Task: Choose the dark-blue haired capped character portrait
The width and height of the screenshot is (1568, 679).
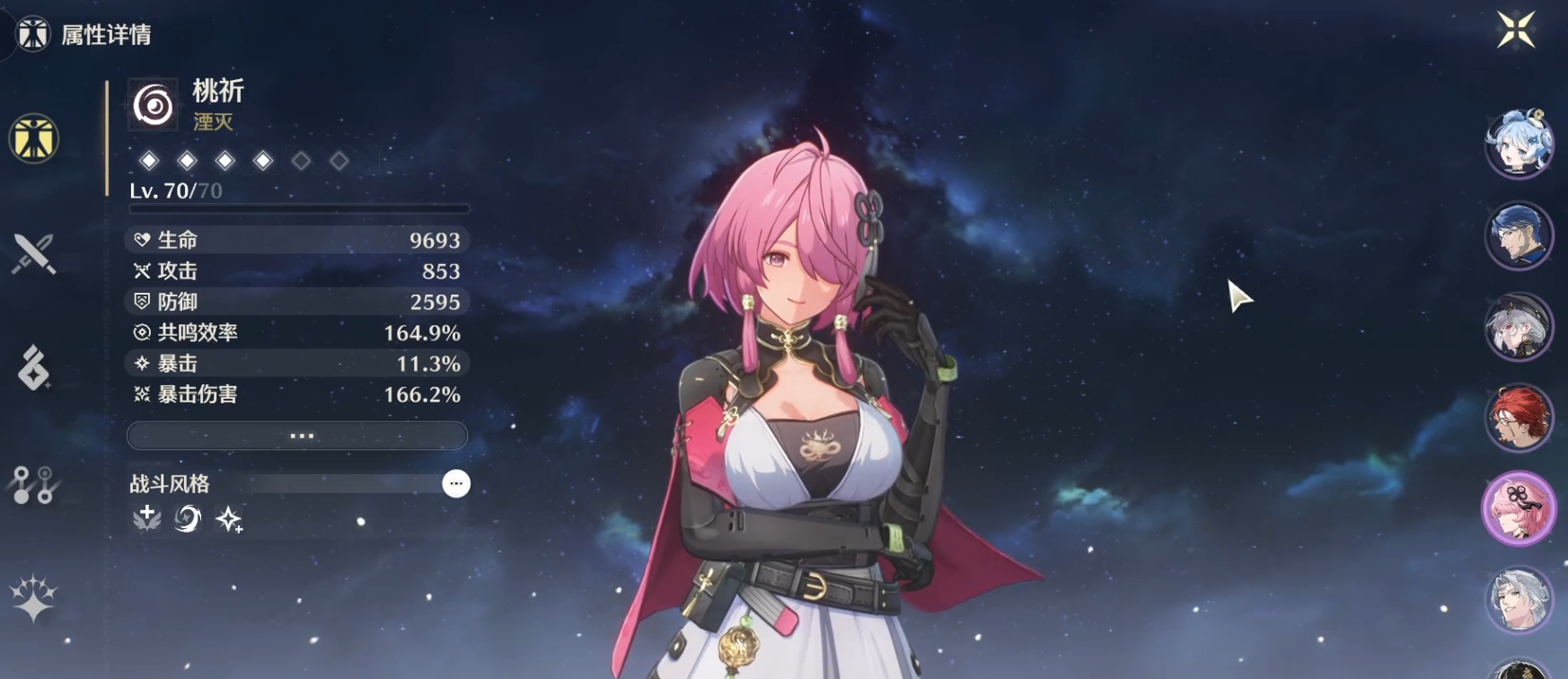Action: (1519, 236)
